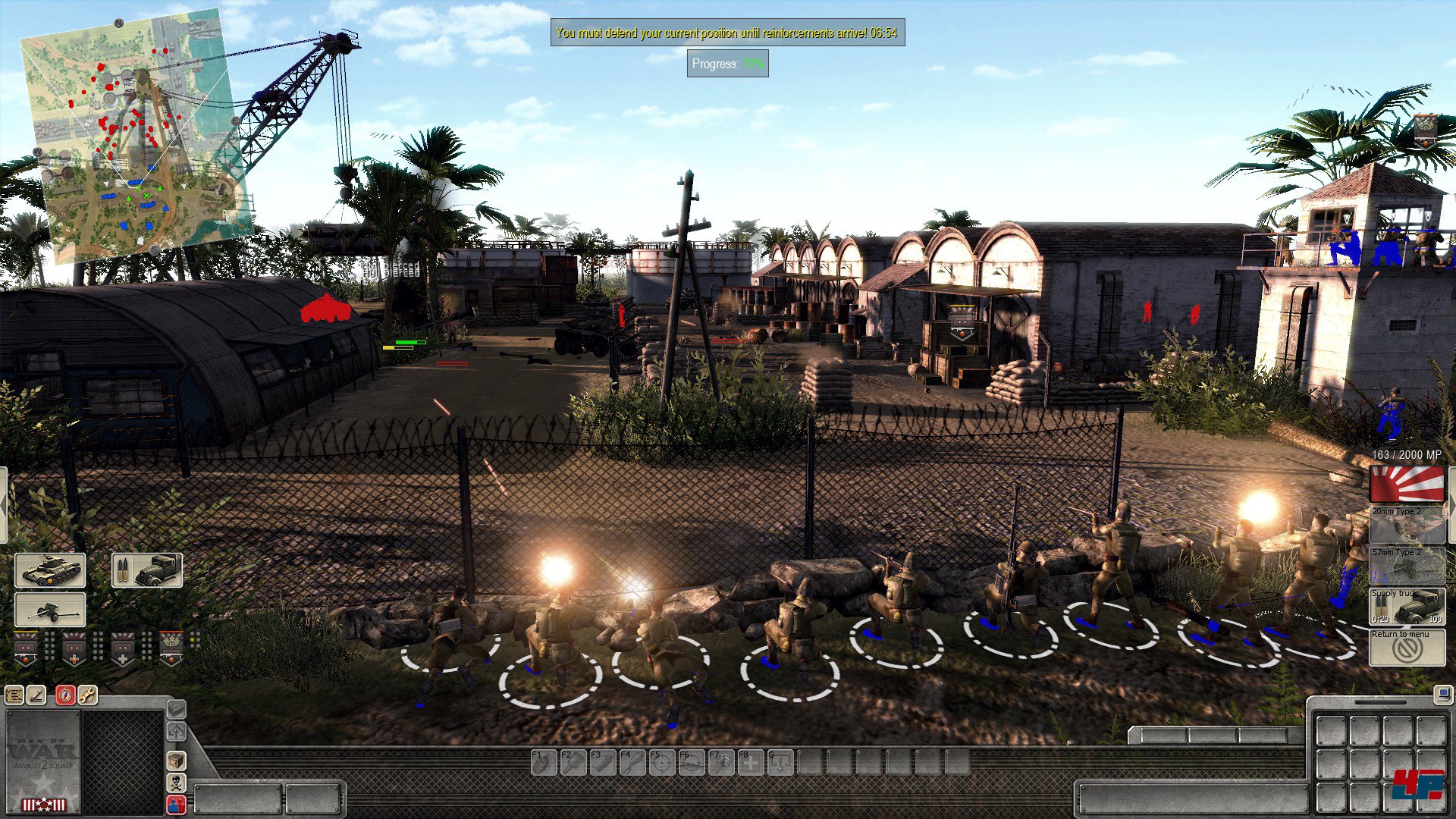The image size is (1456, 819).
Task: Toggle the blue and red soldiers button
Action: (x=176, y=805)
